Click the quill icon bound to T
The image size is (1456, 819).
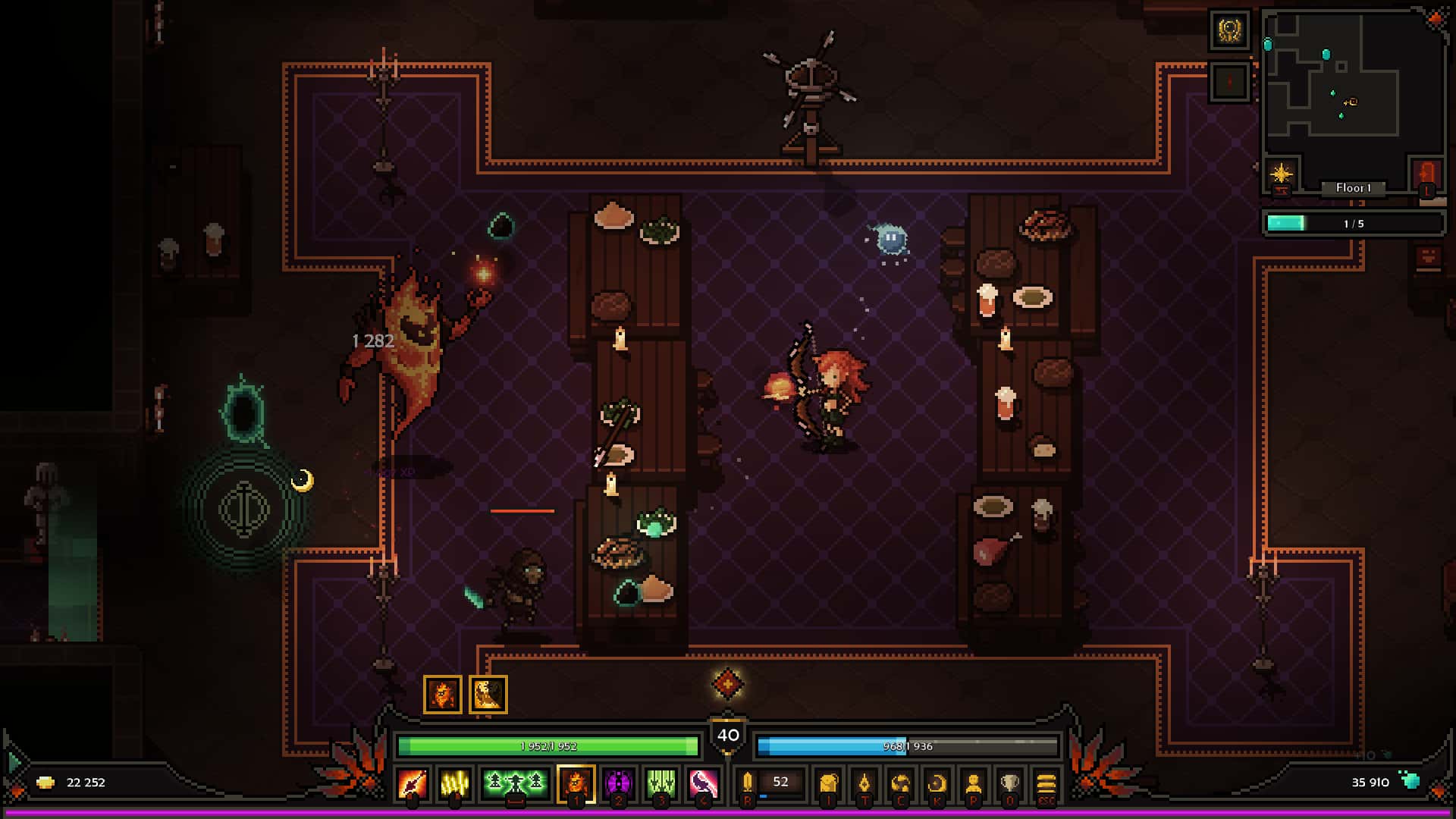click(x=865, y=783)
